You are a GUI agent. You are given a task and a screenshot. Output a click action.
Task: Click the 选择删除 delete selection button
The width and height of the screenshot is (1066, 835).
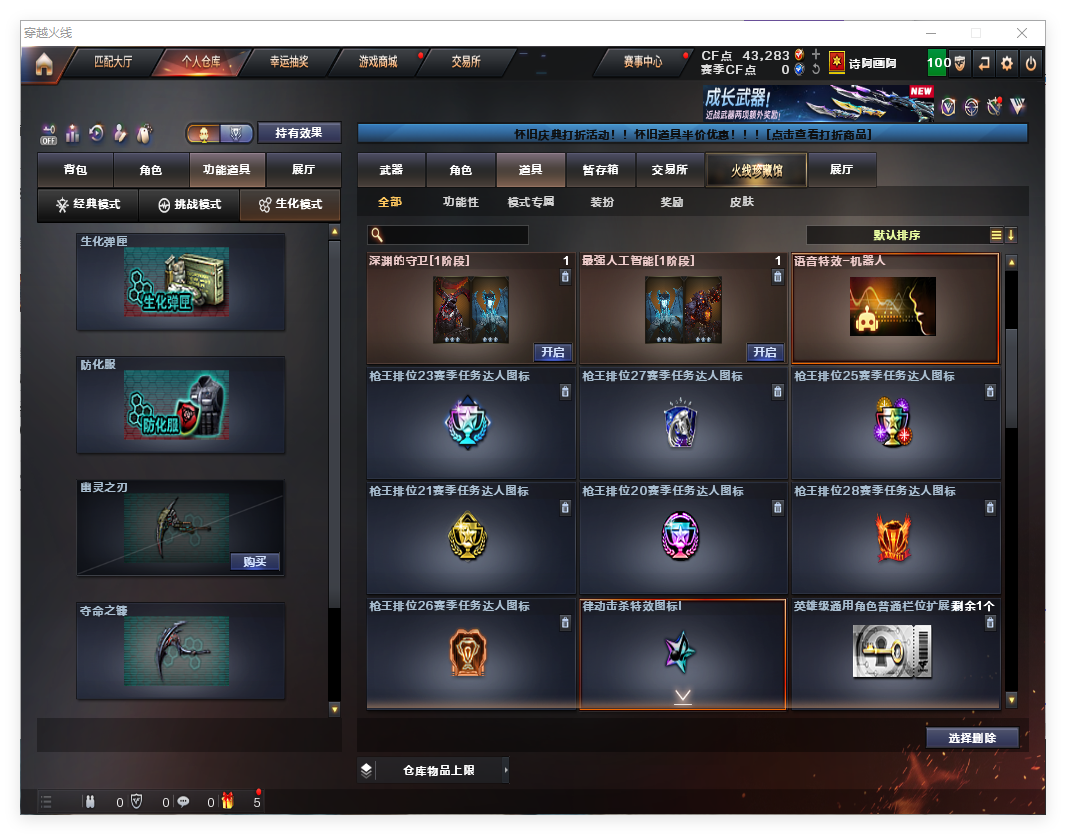[971, 738]
